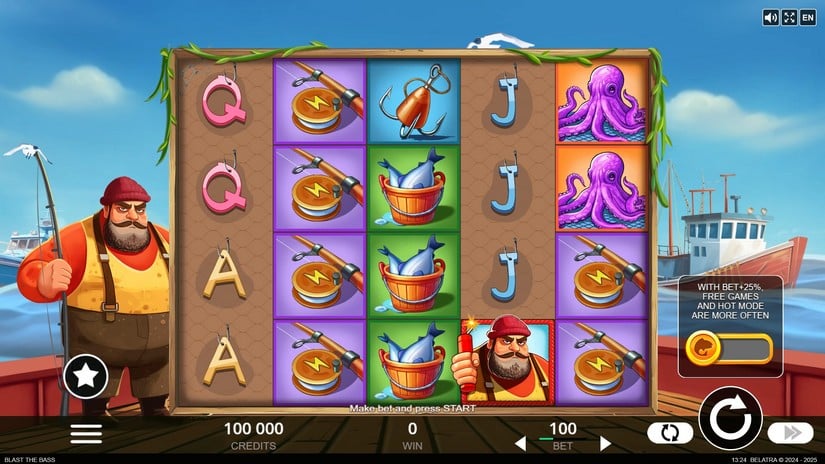Toggle the Bet+25% hot mode switch
825x464 pixels.
coord(730,349)
